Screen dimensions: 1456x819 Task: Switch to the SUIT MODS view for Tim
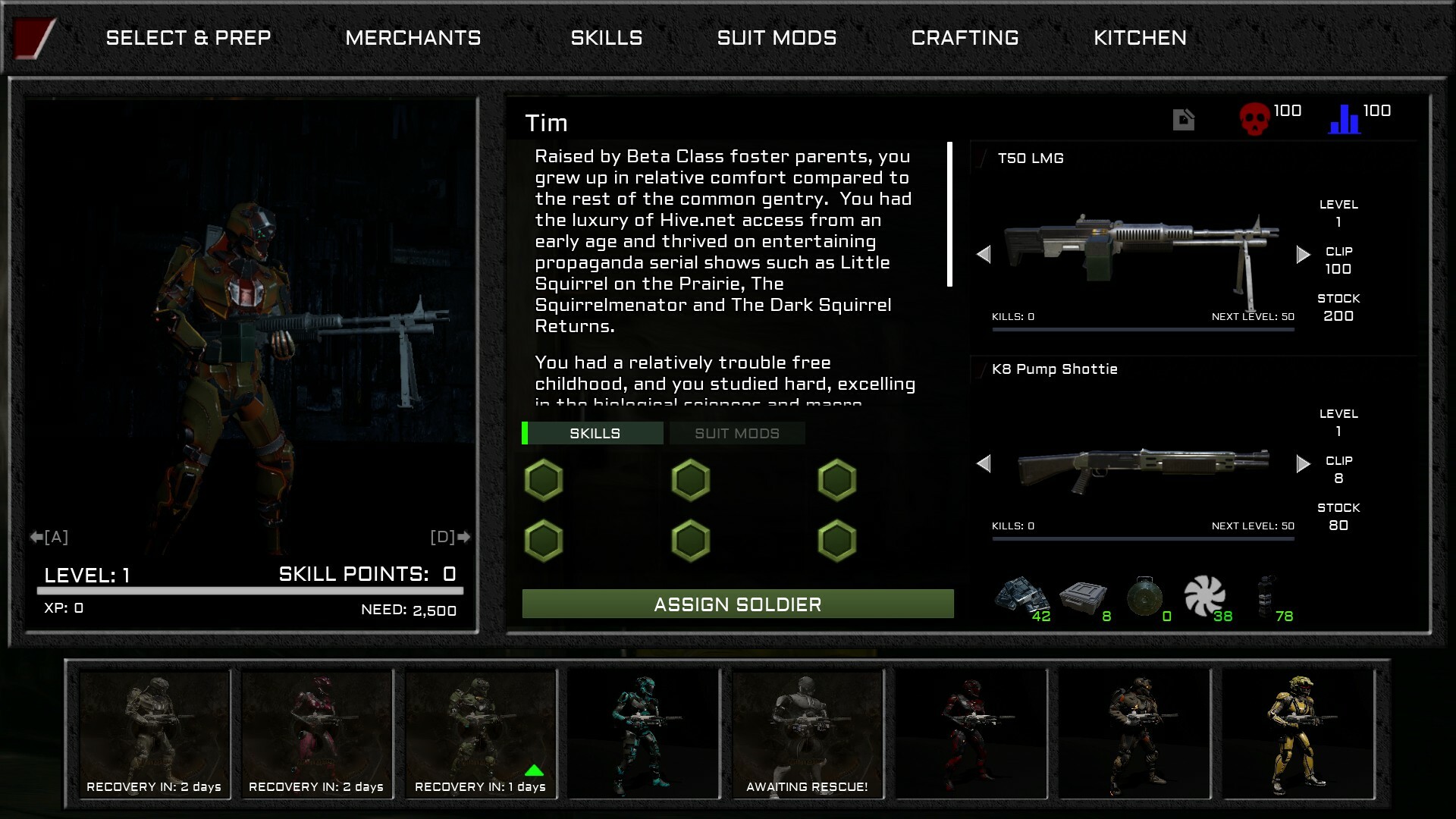(x=737, y=433)
